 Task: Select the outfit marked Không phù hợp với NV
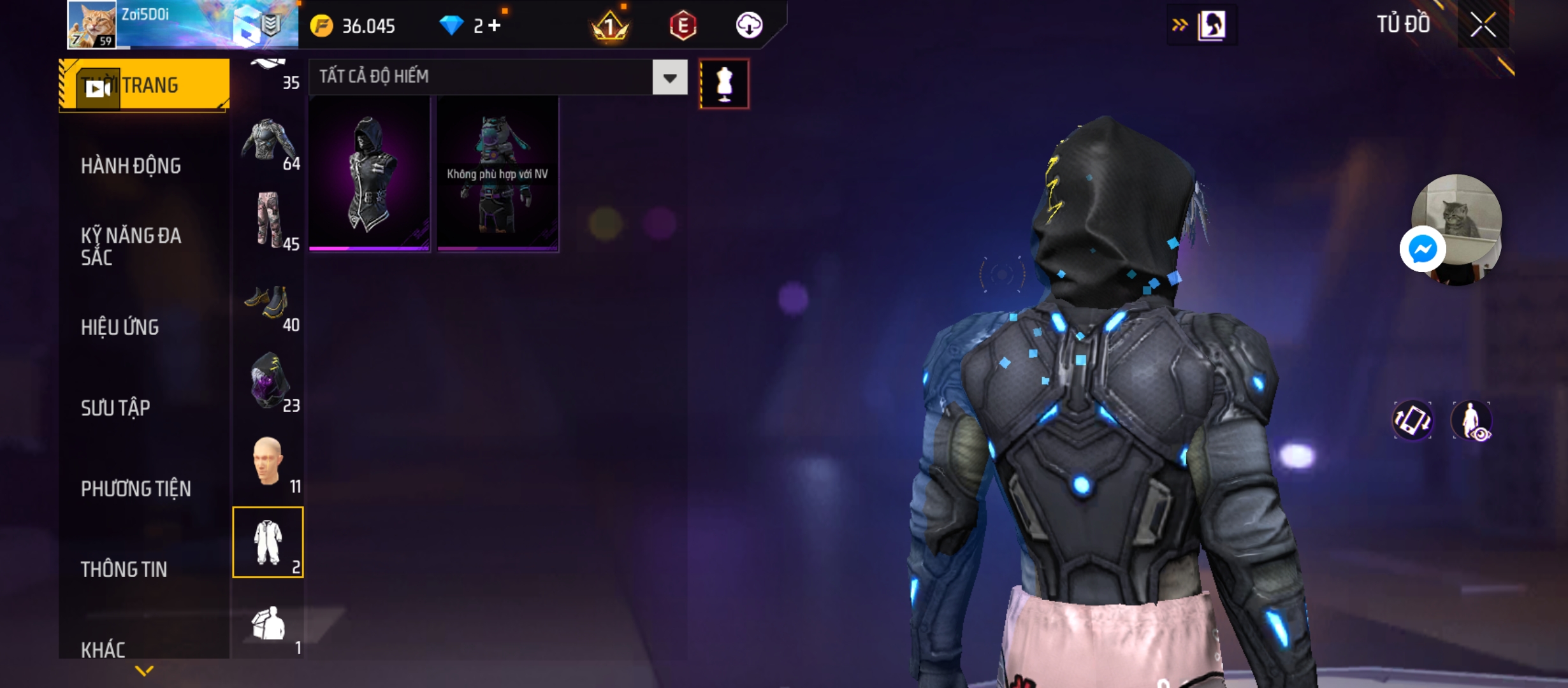click(x=498, y=173)
